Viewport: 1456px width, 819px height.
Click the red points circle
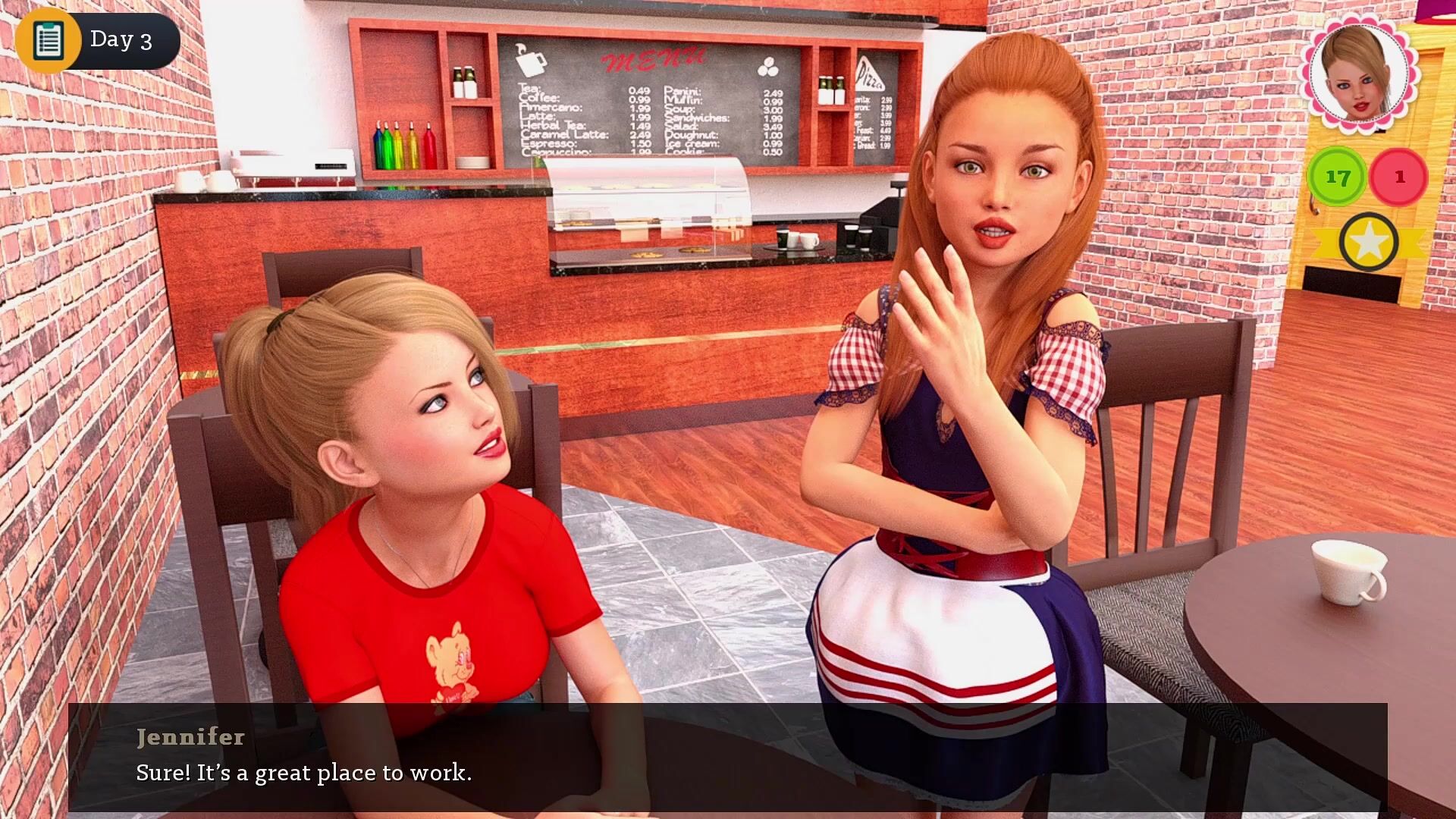point(1399,177)
